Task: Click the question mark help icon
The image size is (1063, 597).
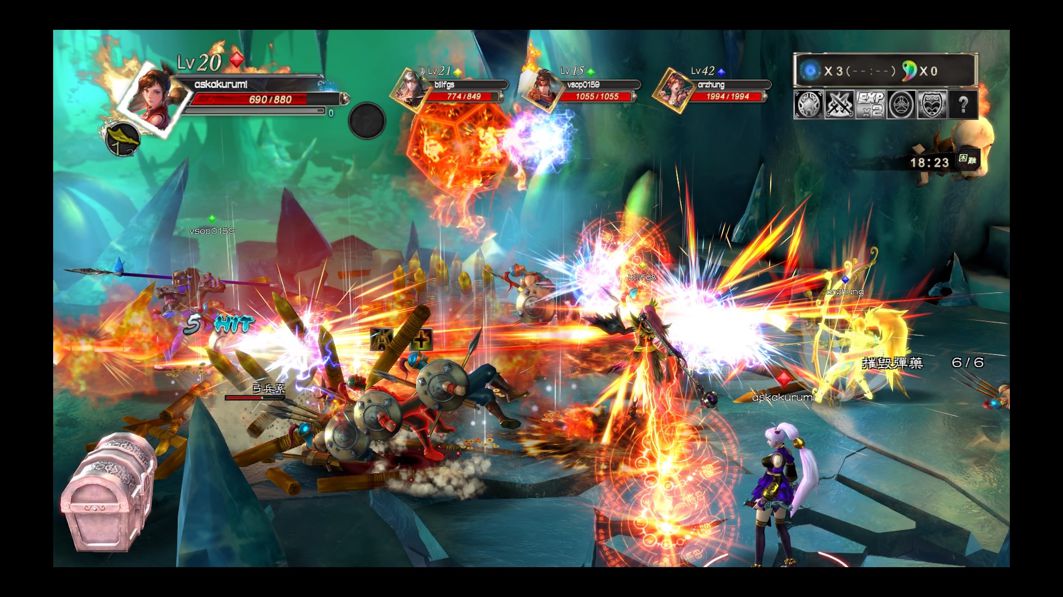Action: coord(962,104)
